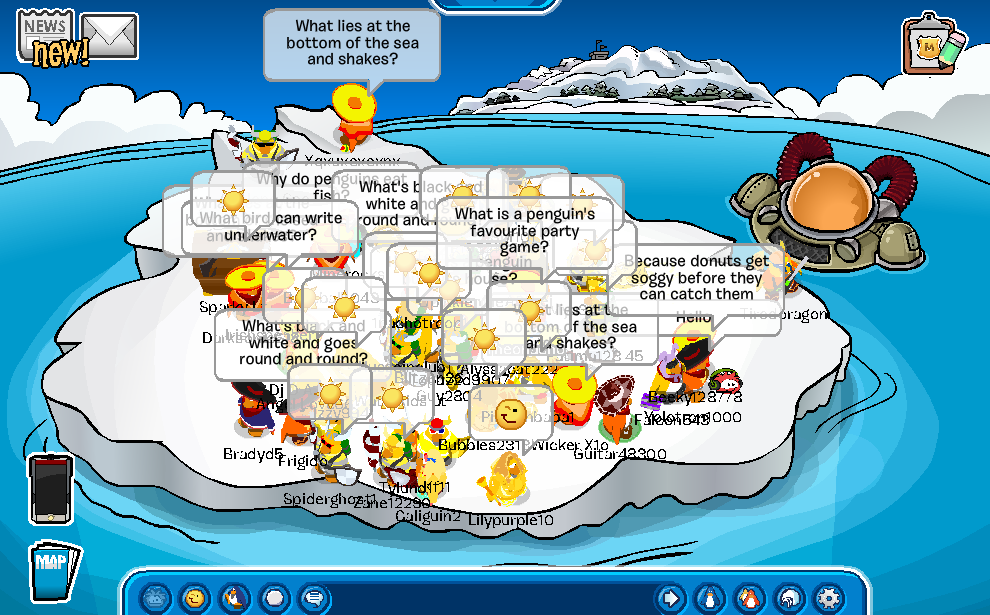Open the settings gear menu
This screenshot has height=615, width=990.
pos(828,598)
